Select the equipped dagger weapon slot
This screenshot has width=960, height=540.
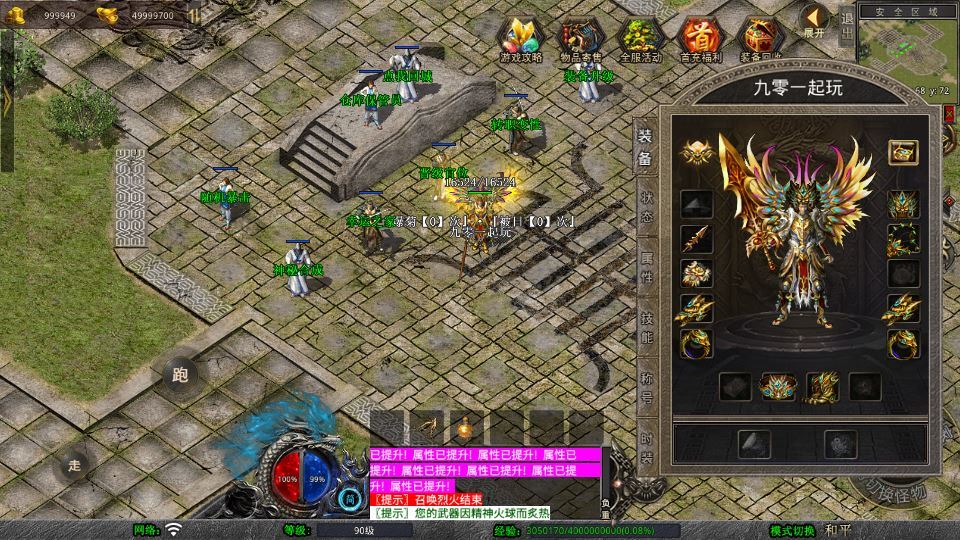tap(696, 238)
